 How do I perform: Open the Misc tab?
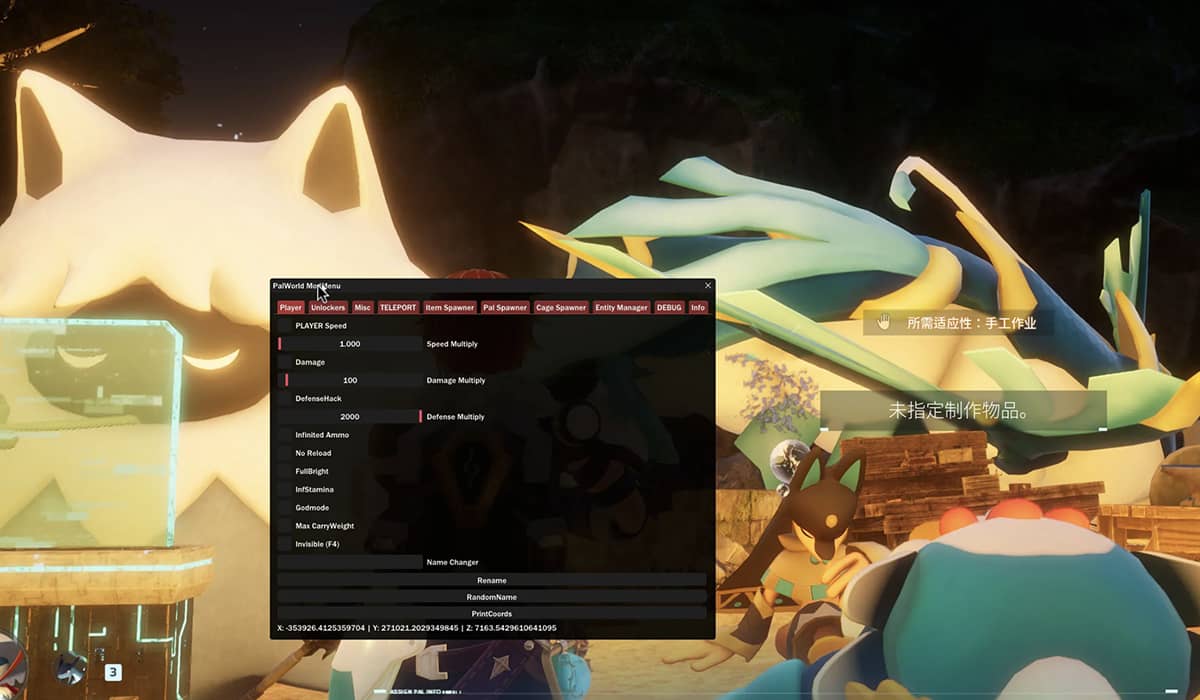362,308
